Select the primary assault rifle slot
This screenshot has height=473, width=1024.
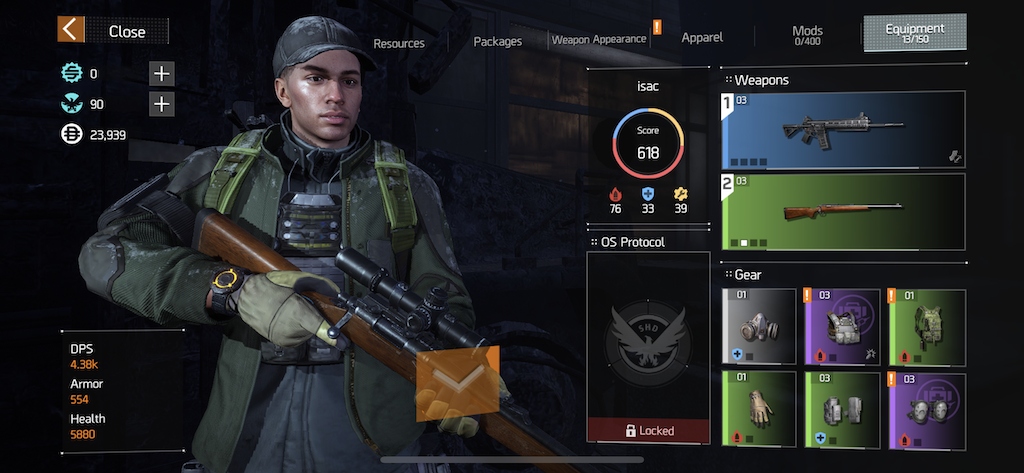843,130
